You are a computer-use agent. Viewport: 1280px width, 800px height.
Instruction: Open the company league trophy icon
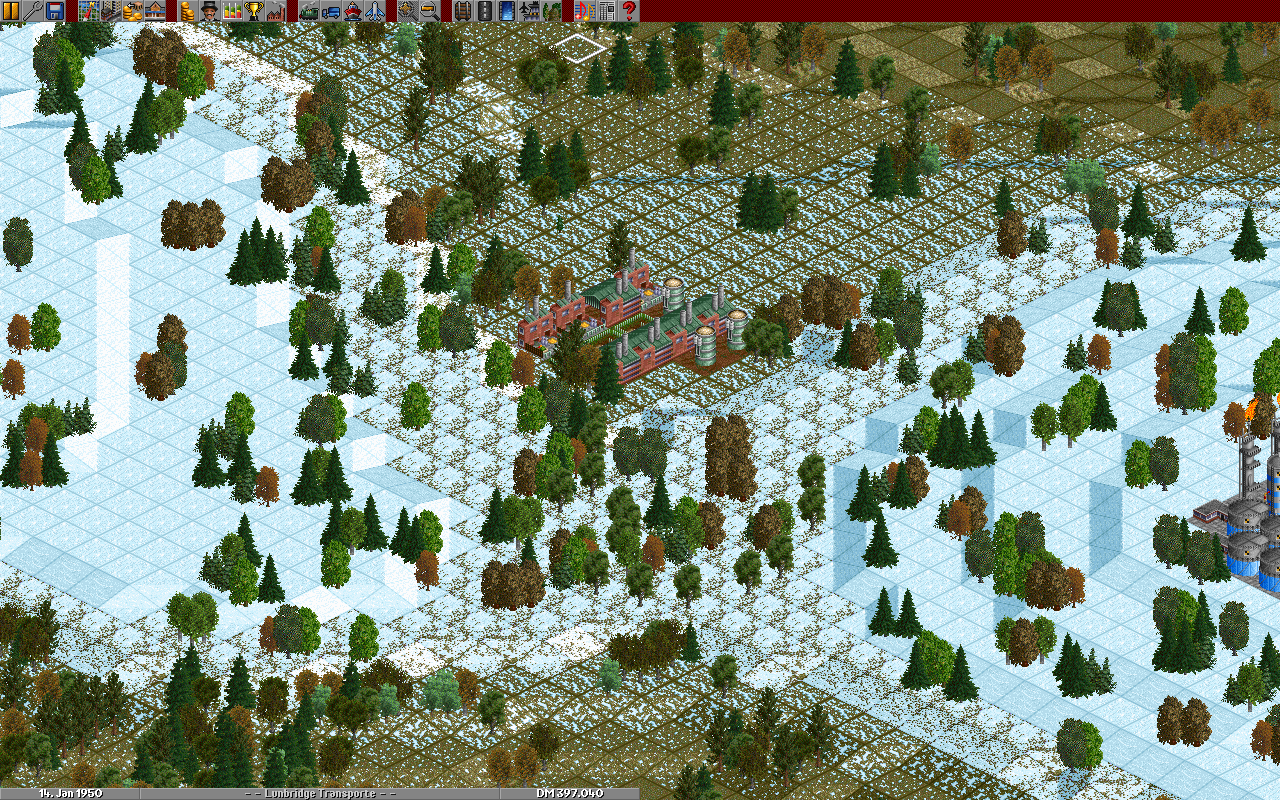(x=254, y=11)
